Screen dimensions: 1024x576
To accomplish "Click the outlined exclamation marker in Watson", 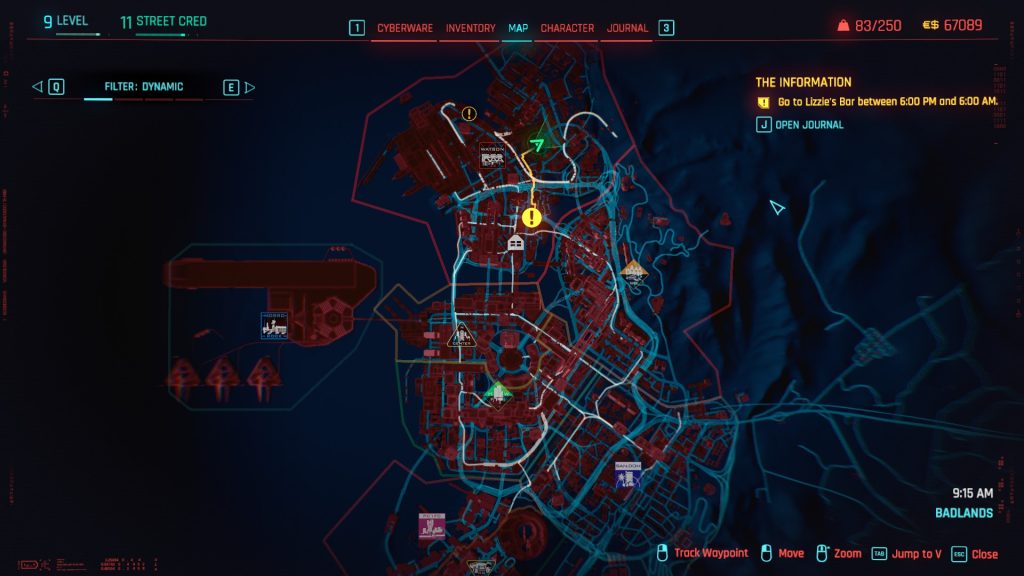I will click(x=469, y=114).
